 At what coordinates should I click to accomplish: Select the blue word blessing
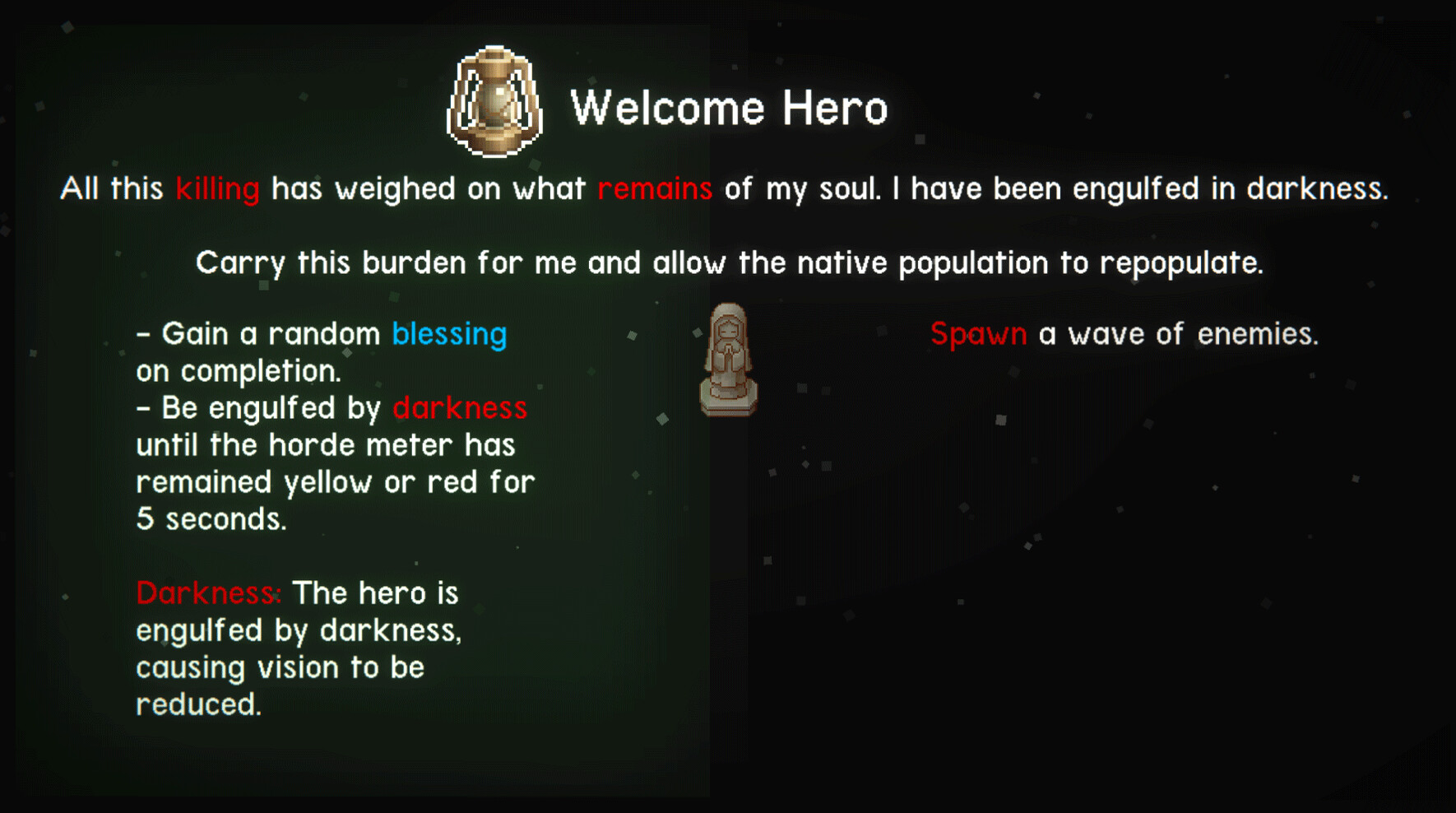(x=448, y=334)
